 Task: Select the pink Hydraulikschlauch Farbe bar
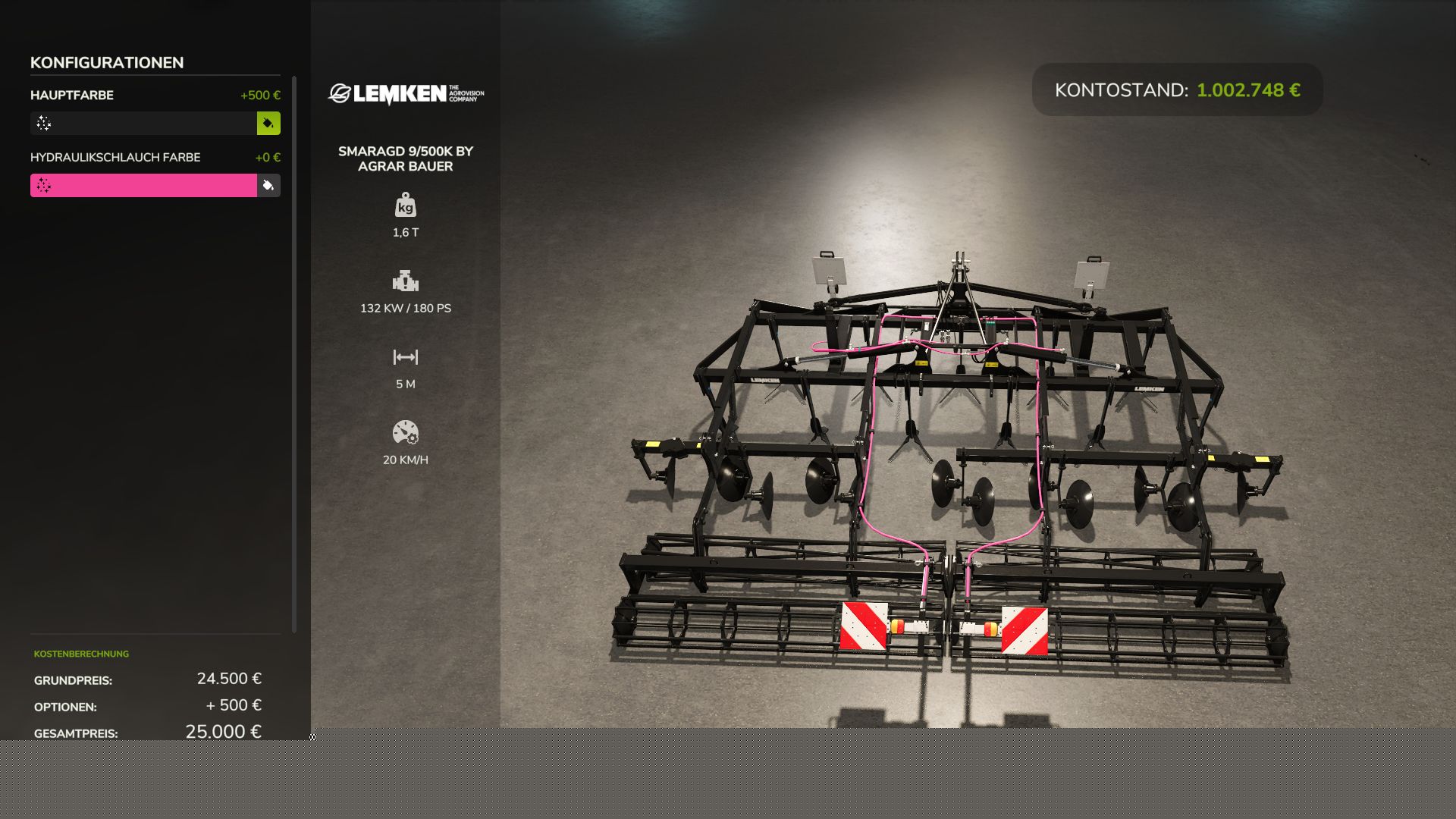(143, 186)
